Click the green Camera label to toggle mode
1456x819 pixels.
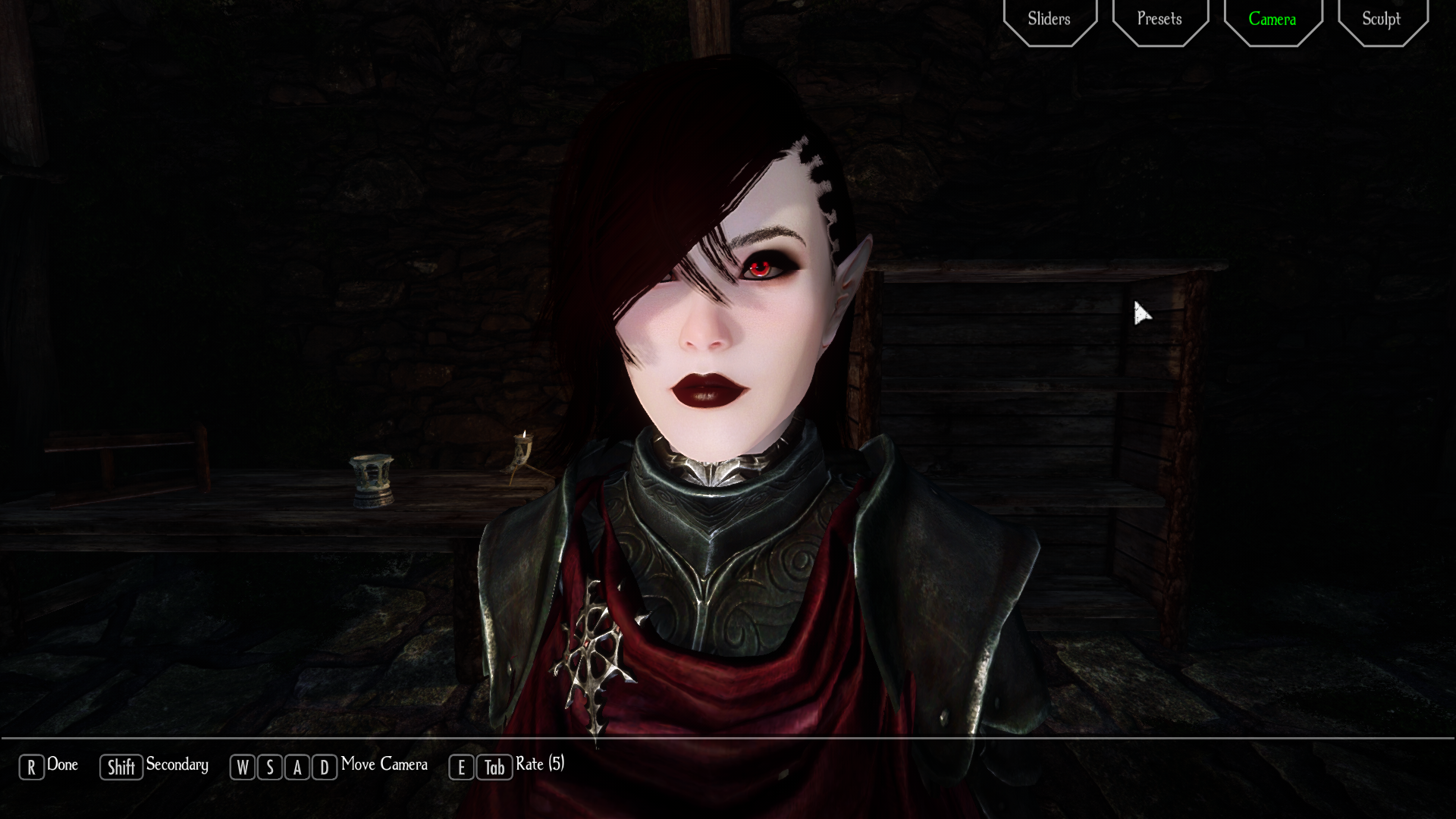coord(1272,19)
